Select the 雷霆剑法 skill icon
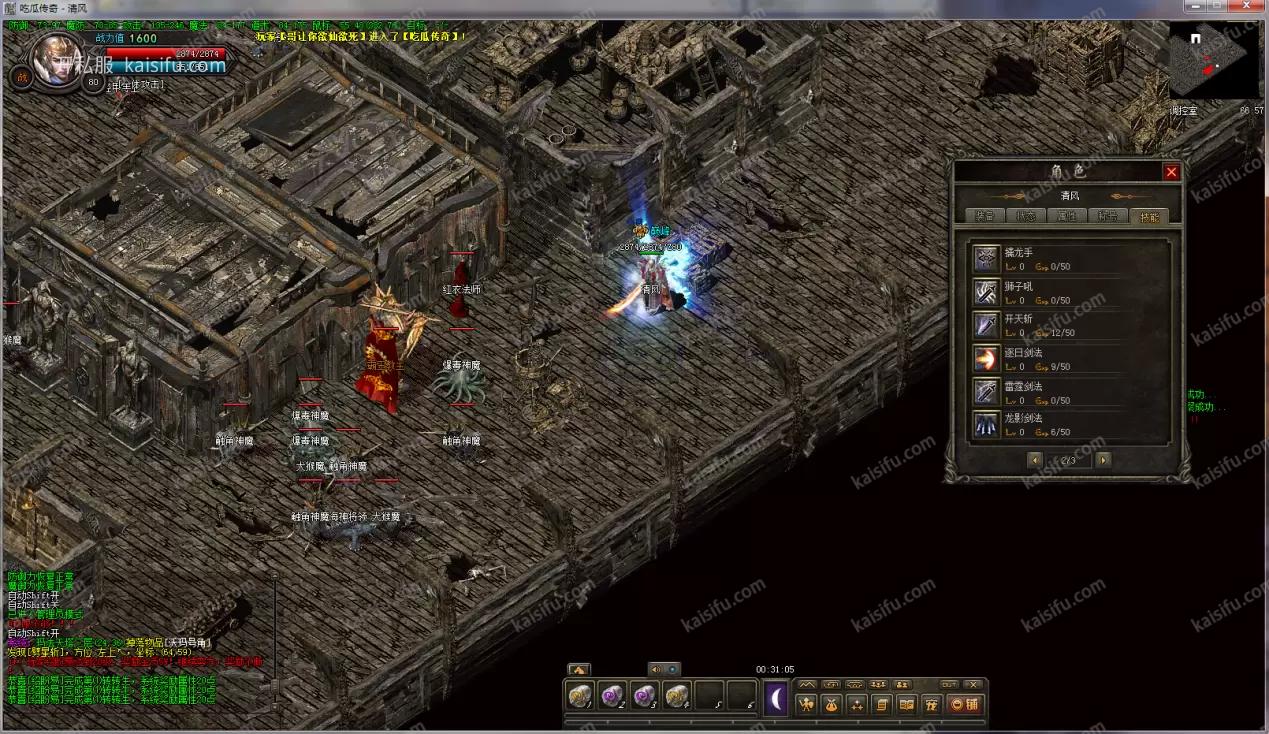 (987, 391)
